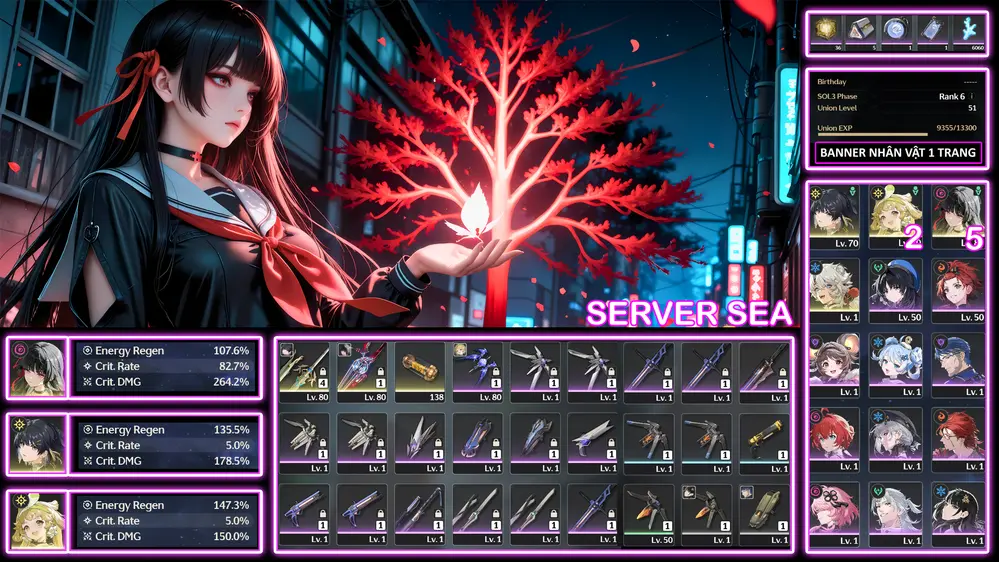The height and width of the screenshot is (562, 999).
Task: Select the golden sword Lv. 80 weapon slot
Action: click(303, 371)
